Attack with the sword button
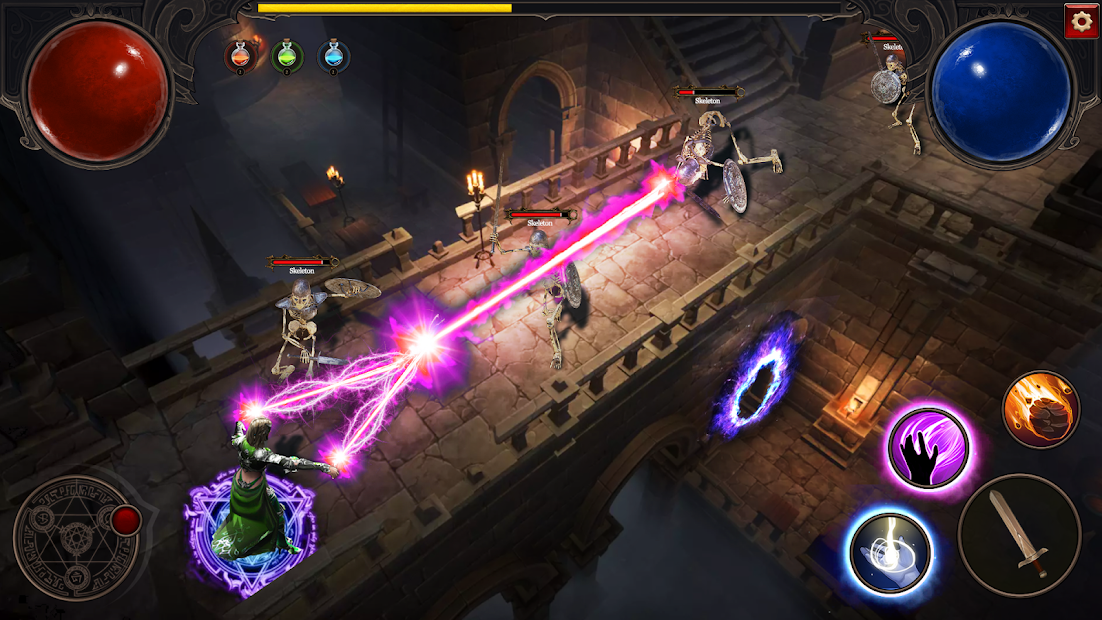This screenshot has height=620, width=1102. (x=1019, y=536)
